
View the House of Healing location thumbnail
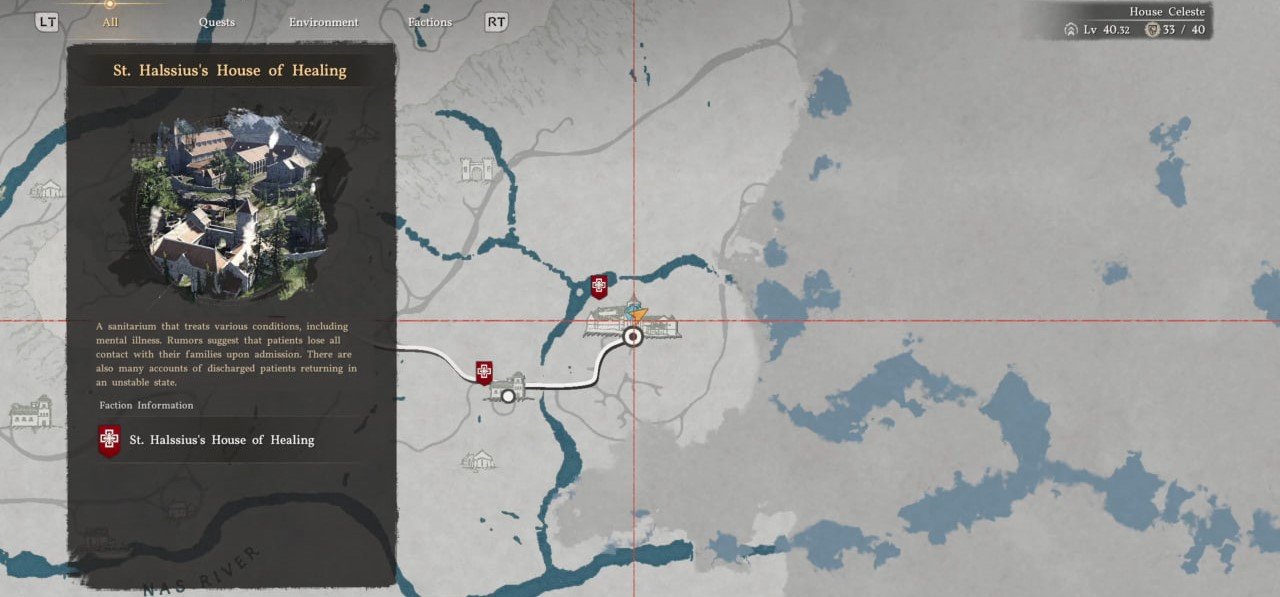point(232,204)
